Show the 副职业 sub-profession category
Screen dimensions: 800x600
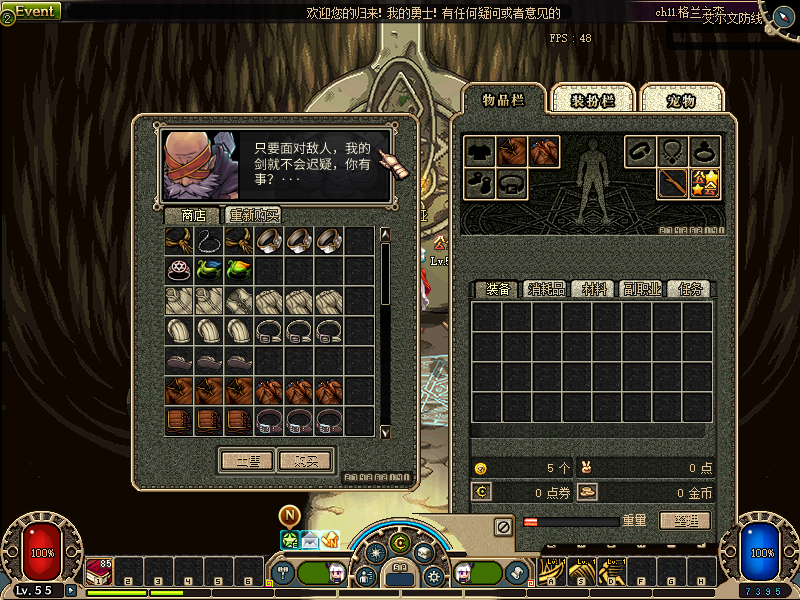642,289
